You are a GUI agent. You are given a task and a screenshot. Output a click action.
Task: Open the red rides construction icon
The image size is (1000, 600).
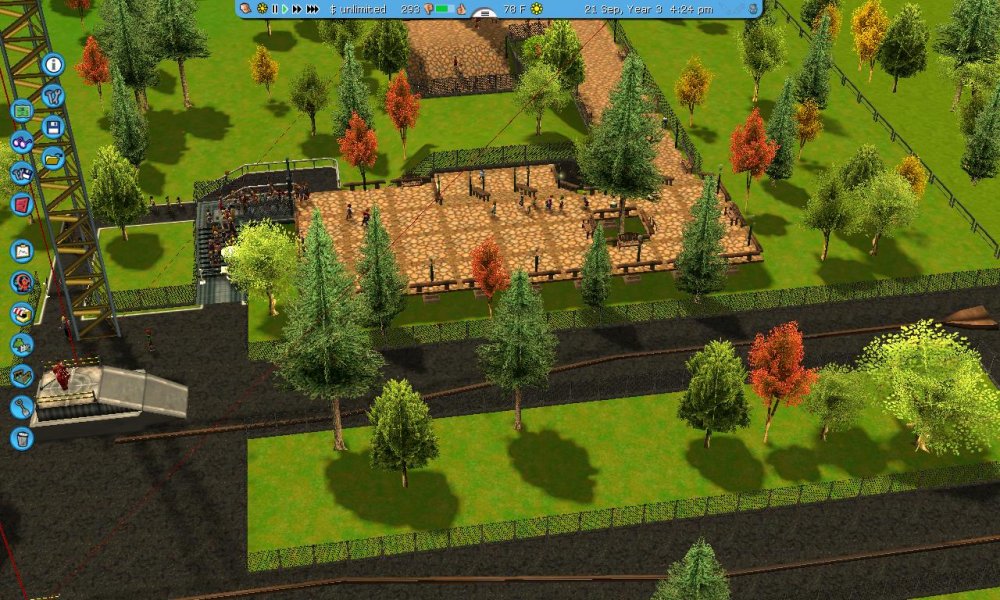pos(22,282)
